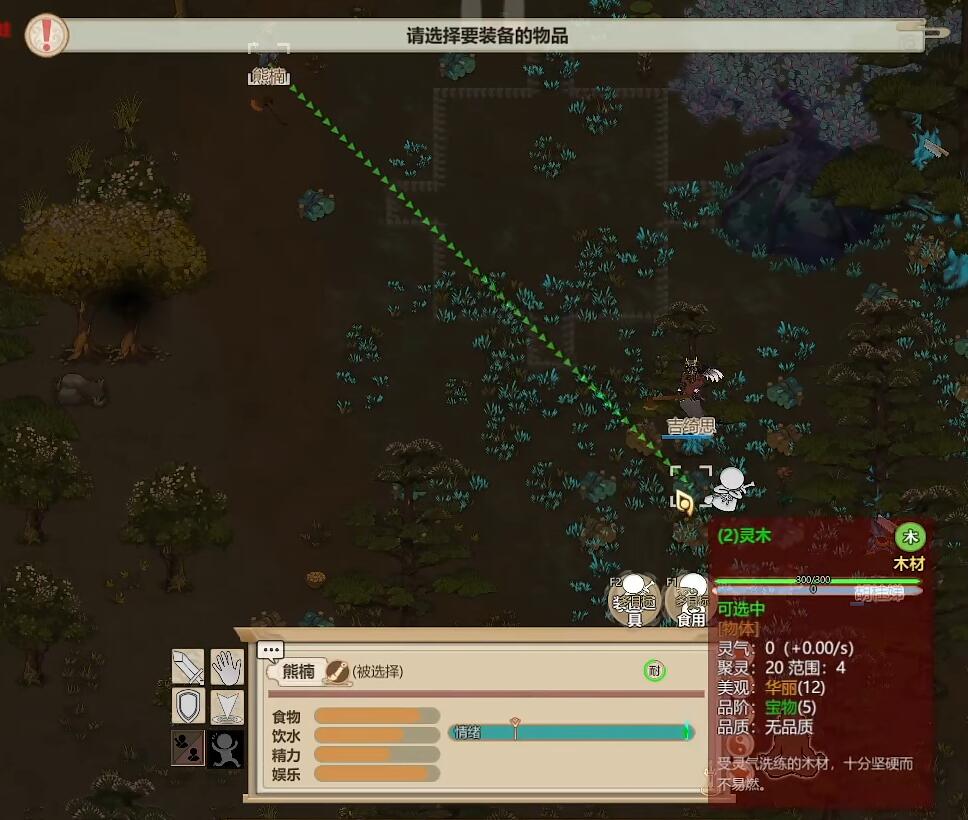This screenshot has width=968, height=820.
Task: Select the 熊楠 character label on the map
Action: (x=268, y=77)
